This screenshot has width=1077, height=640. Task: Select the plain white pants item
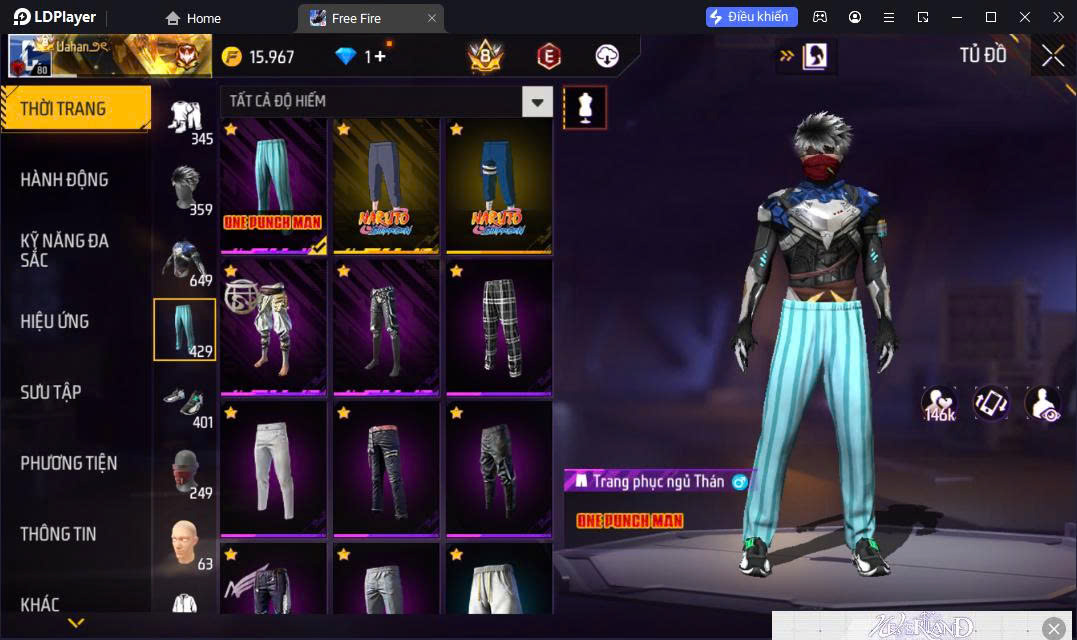tap(274, 468)
